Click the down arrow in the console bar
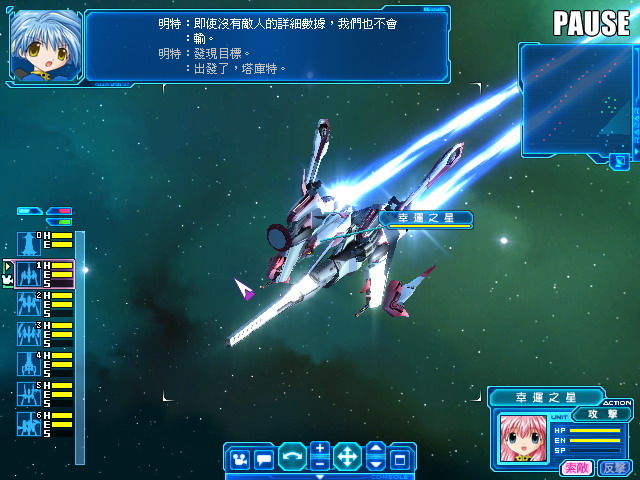 pyautogui.click(x=375, y=464)
